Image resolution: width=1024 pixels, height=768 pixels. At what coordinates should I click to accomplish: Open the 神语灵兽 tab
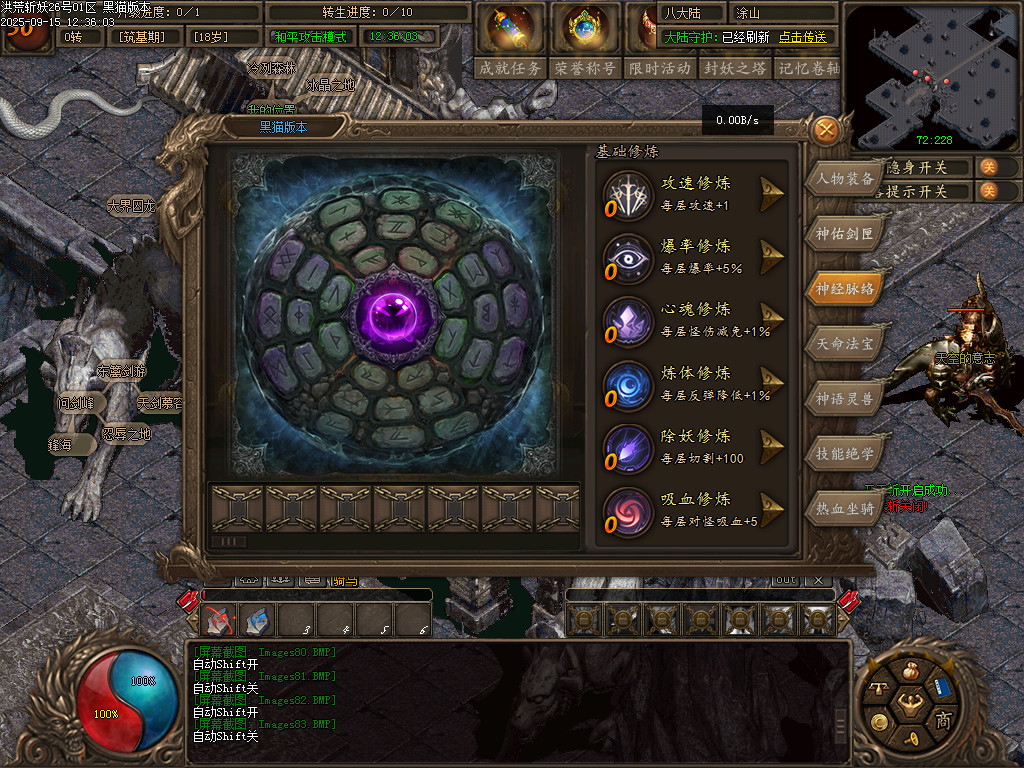pos(845,398)
